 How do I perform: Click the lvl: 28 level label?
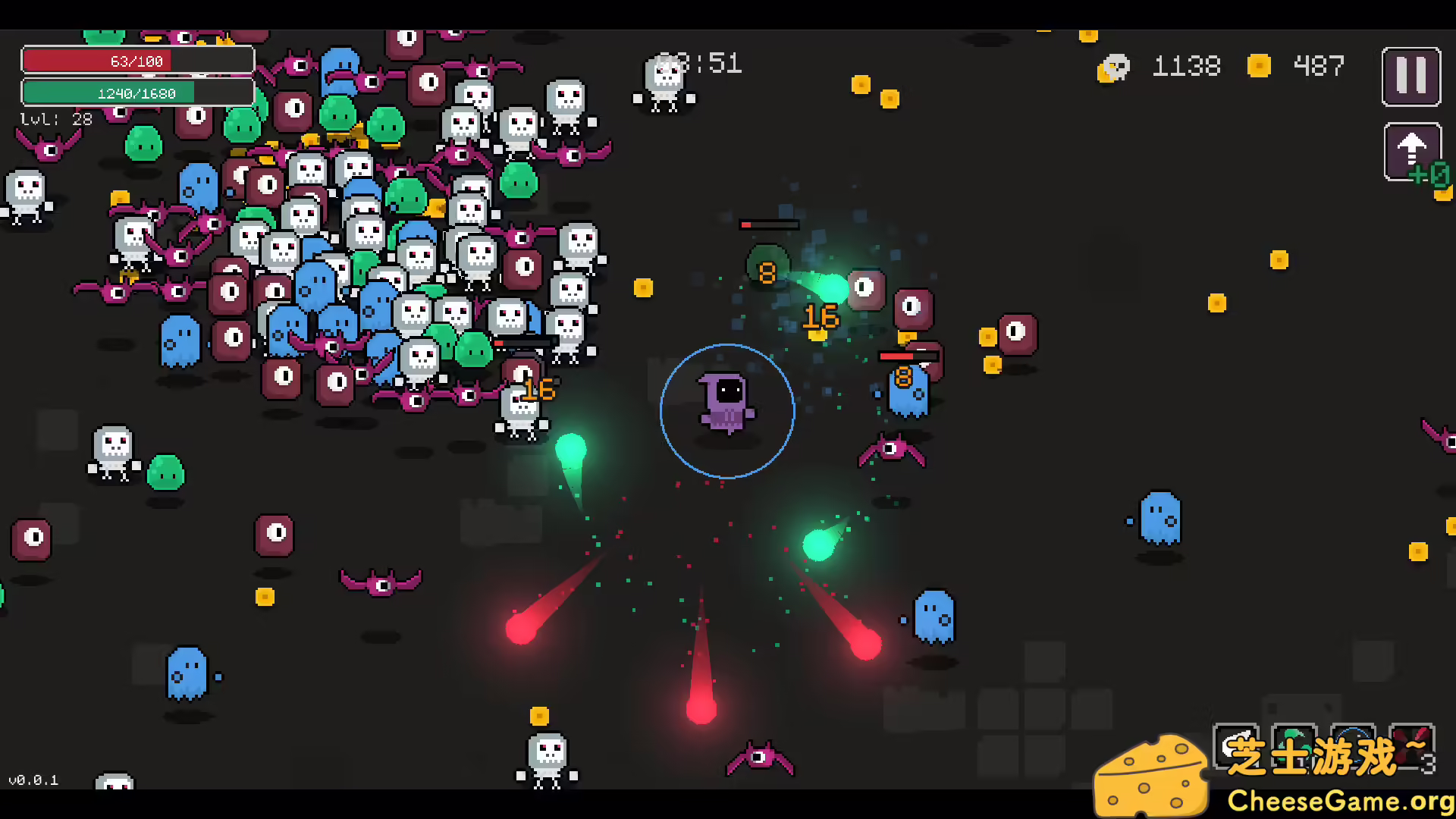[x=55, y=118]
